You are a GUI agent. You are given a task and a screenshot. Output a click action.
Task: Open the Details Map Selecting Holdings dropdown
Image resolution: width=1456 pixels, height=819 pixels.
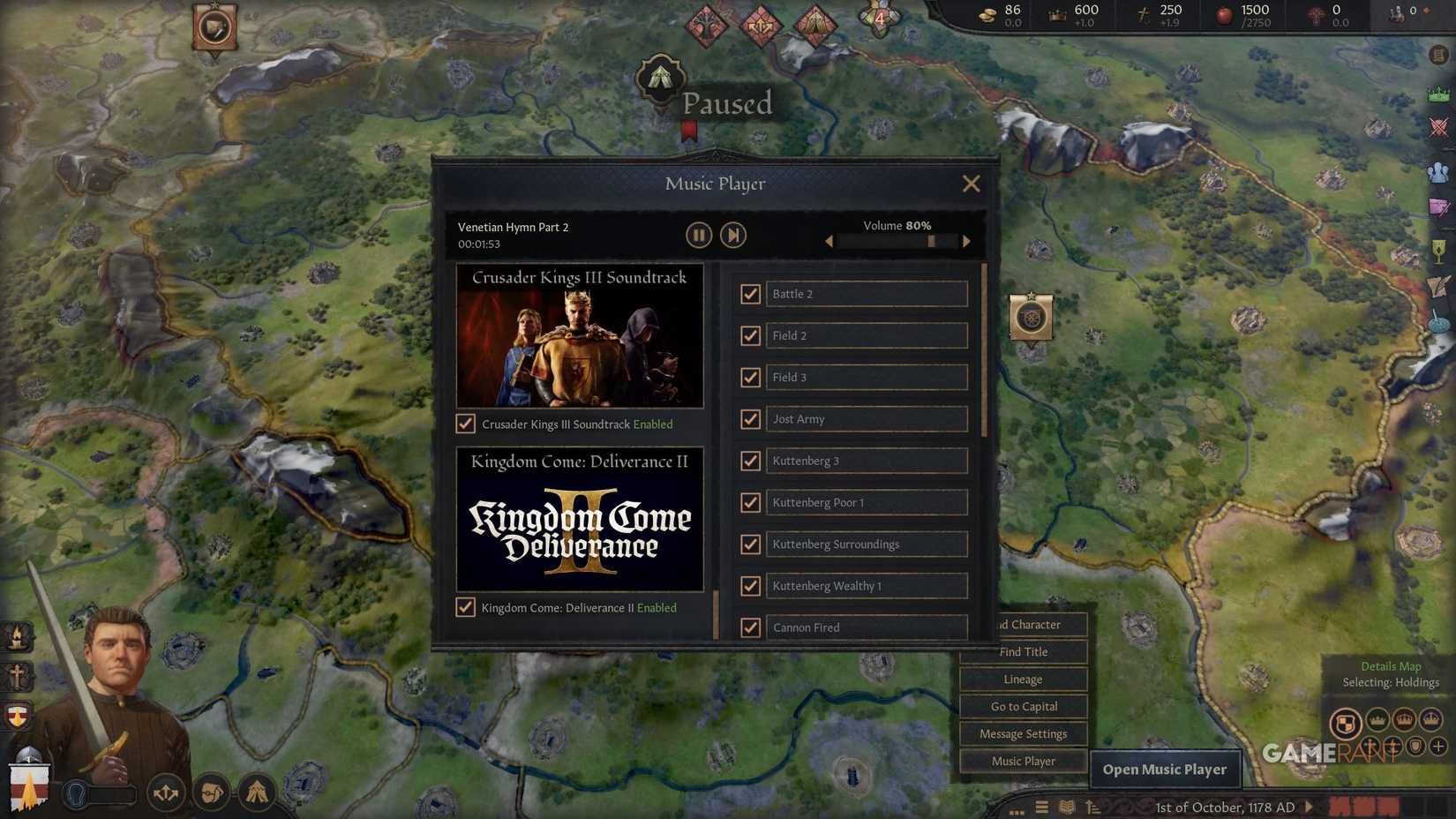(x=1391, y=674)
